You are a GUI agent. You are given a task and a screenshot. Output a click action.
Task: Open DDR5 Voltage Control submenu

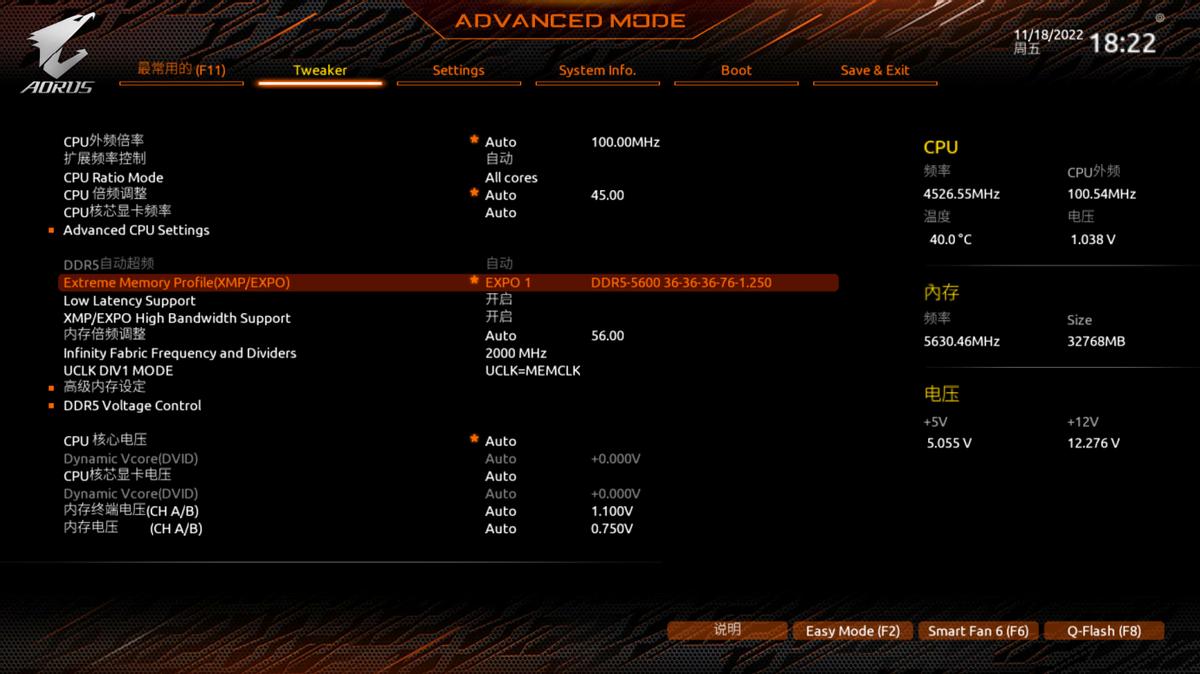[132, 406]
